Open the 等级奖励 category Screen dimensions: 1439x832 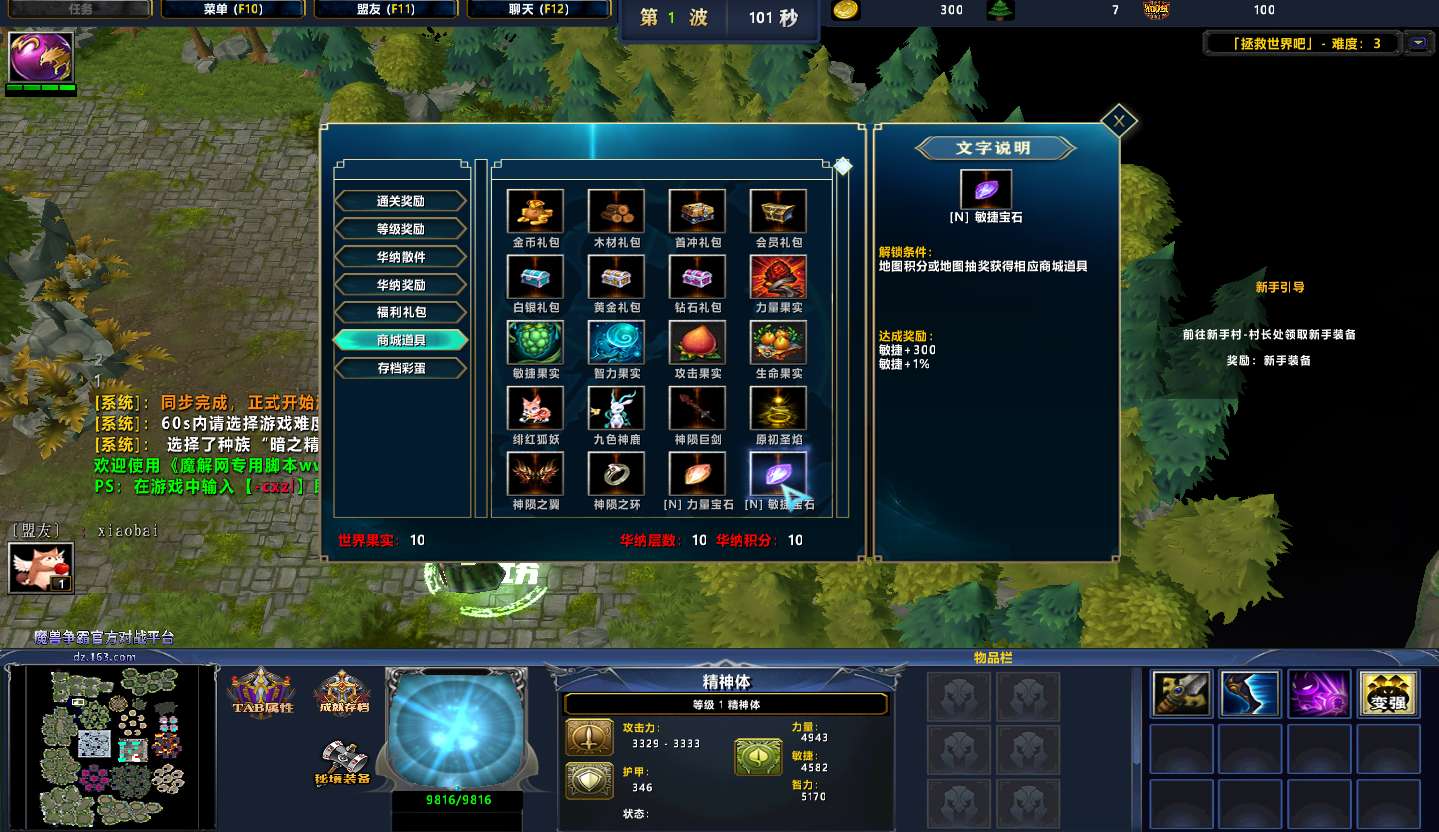coord(400,229)
